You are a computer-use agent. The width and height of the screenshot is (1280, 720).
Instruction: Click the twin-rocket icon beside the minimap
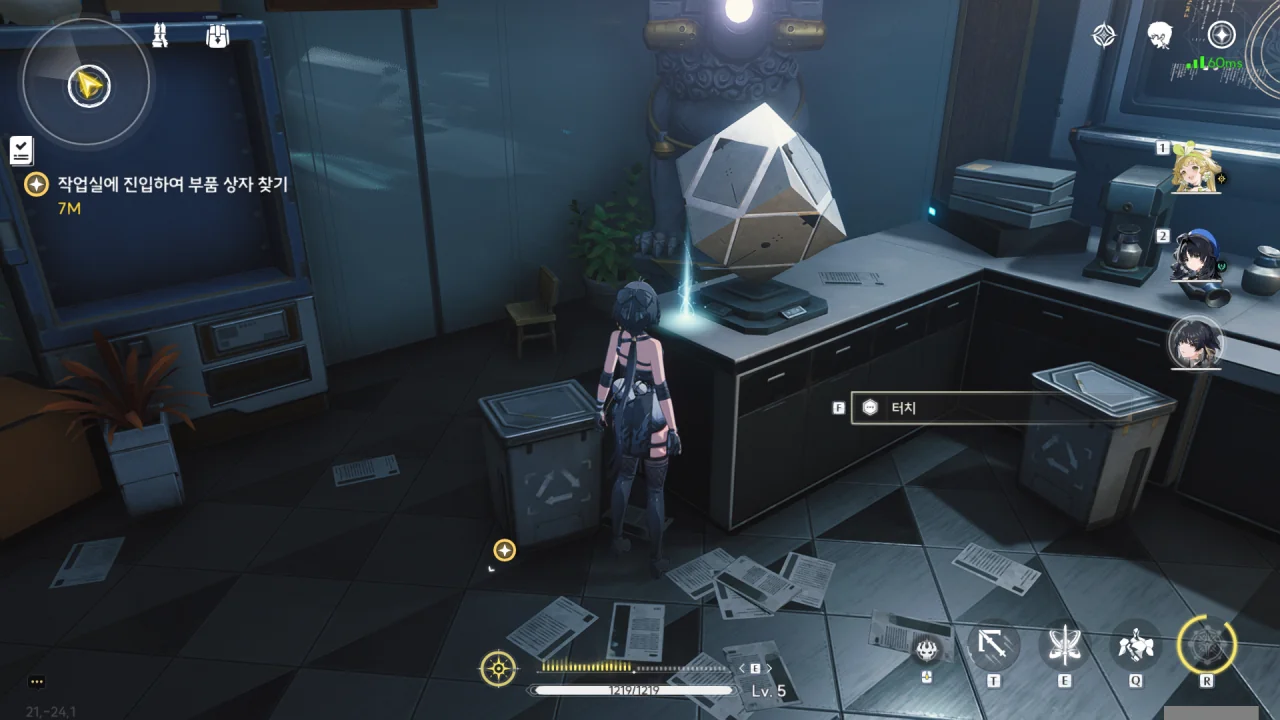point(160,36)
